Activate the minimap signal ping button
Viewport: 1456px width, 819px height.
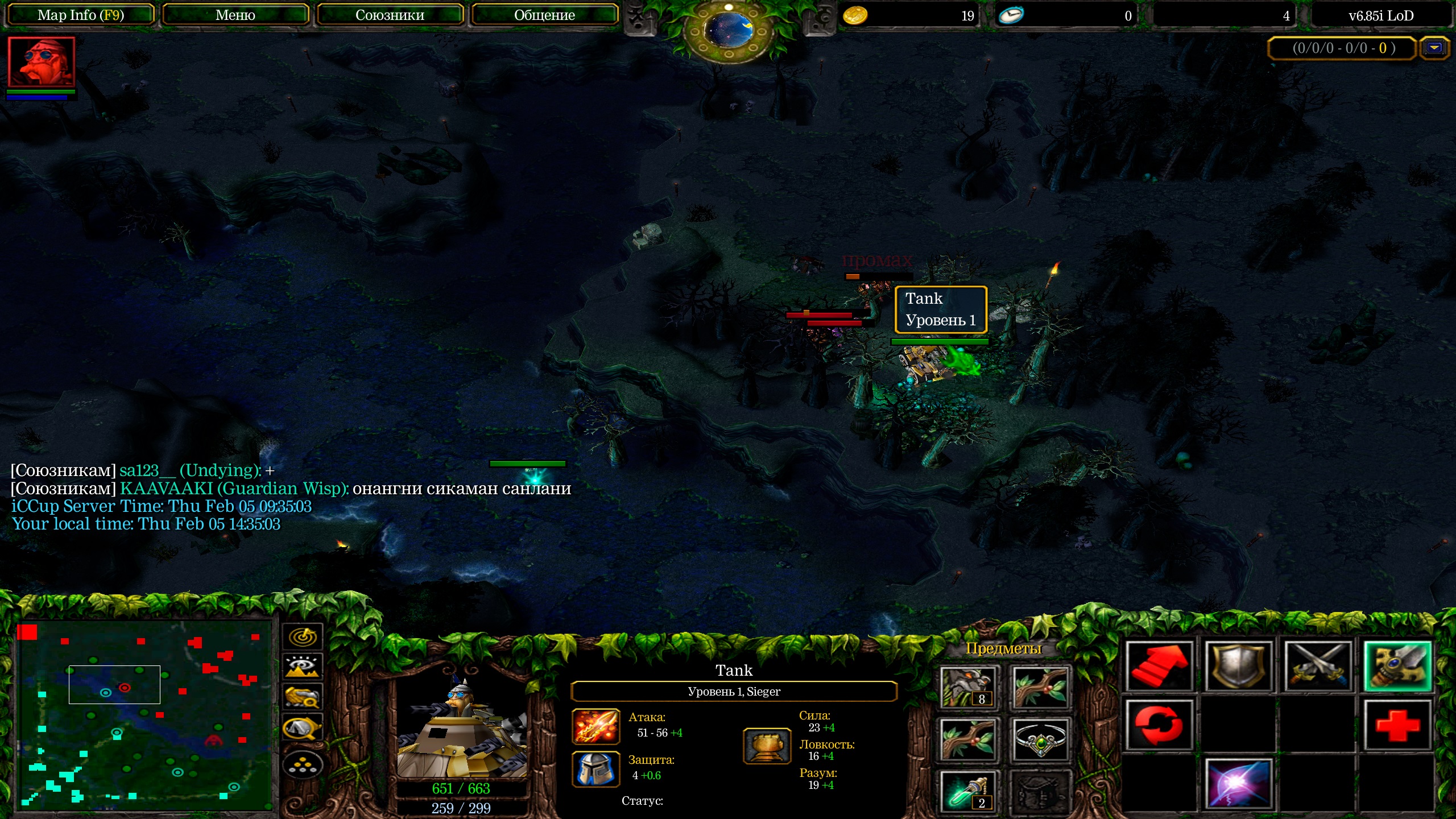303,636
